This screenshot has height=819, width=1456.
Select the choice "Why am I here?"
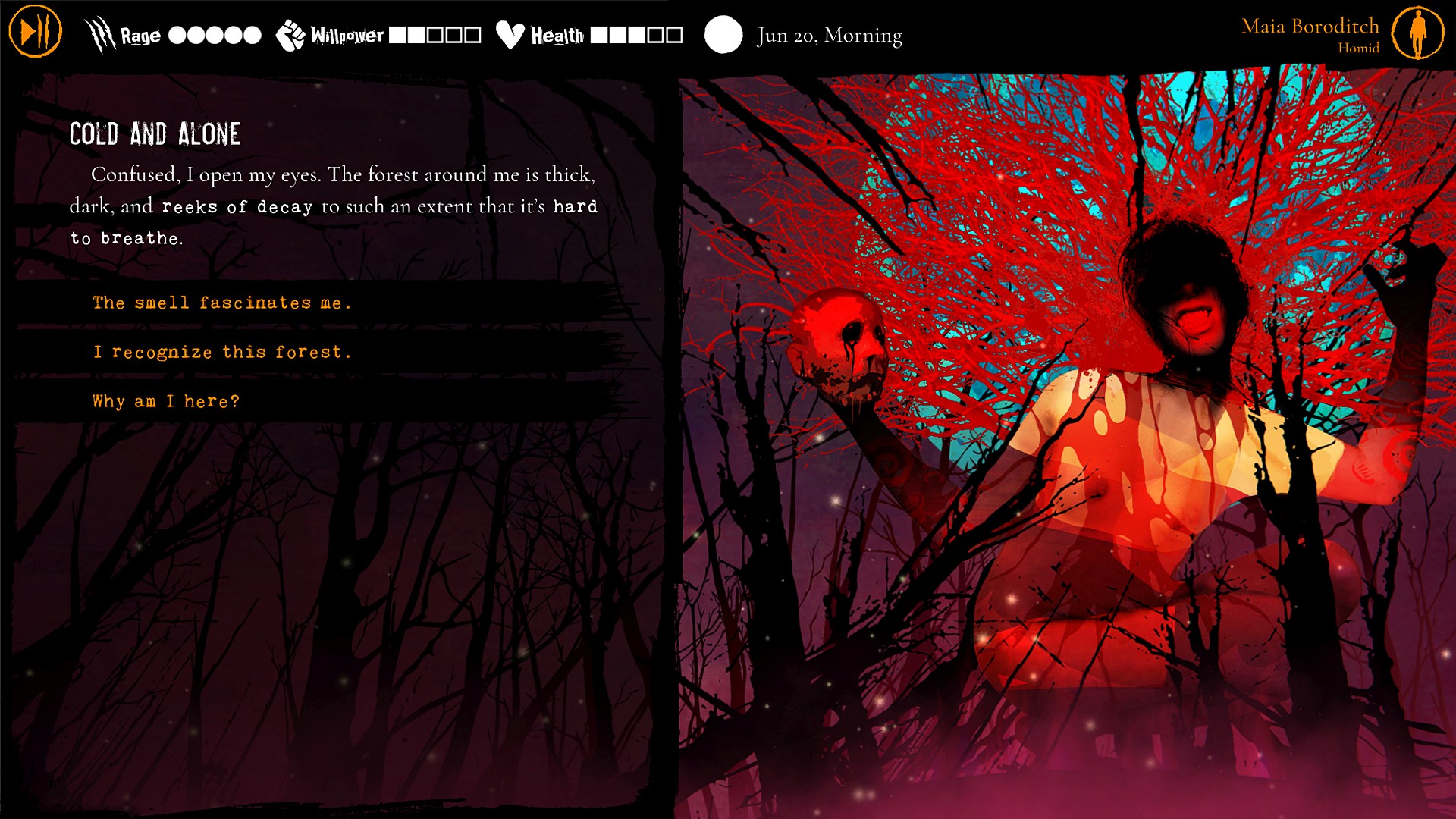(x=165, y=400)
